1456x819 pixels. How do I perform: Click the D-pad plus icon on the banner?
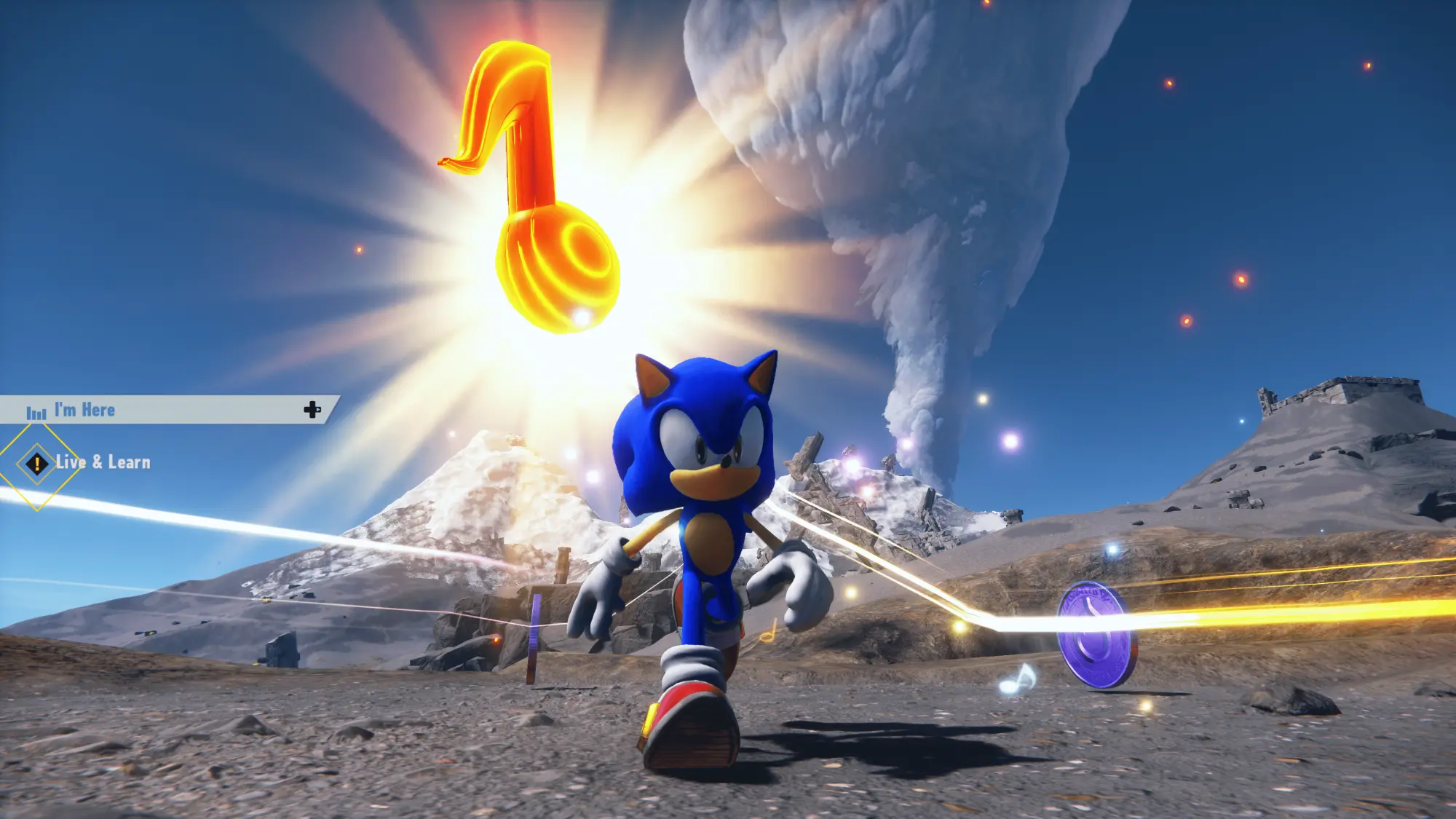pyautogui.click(x=313, y=410)
